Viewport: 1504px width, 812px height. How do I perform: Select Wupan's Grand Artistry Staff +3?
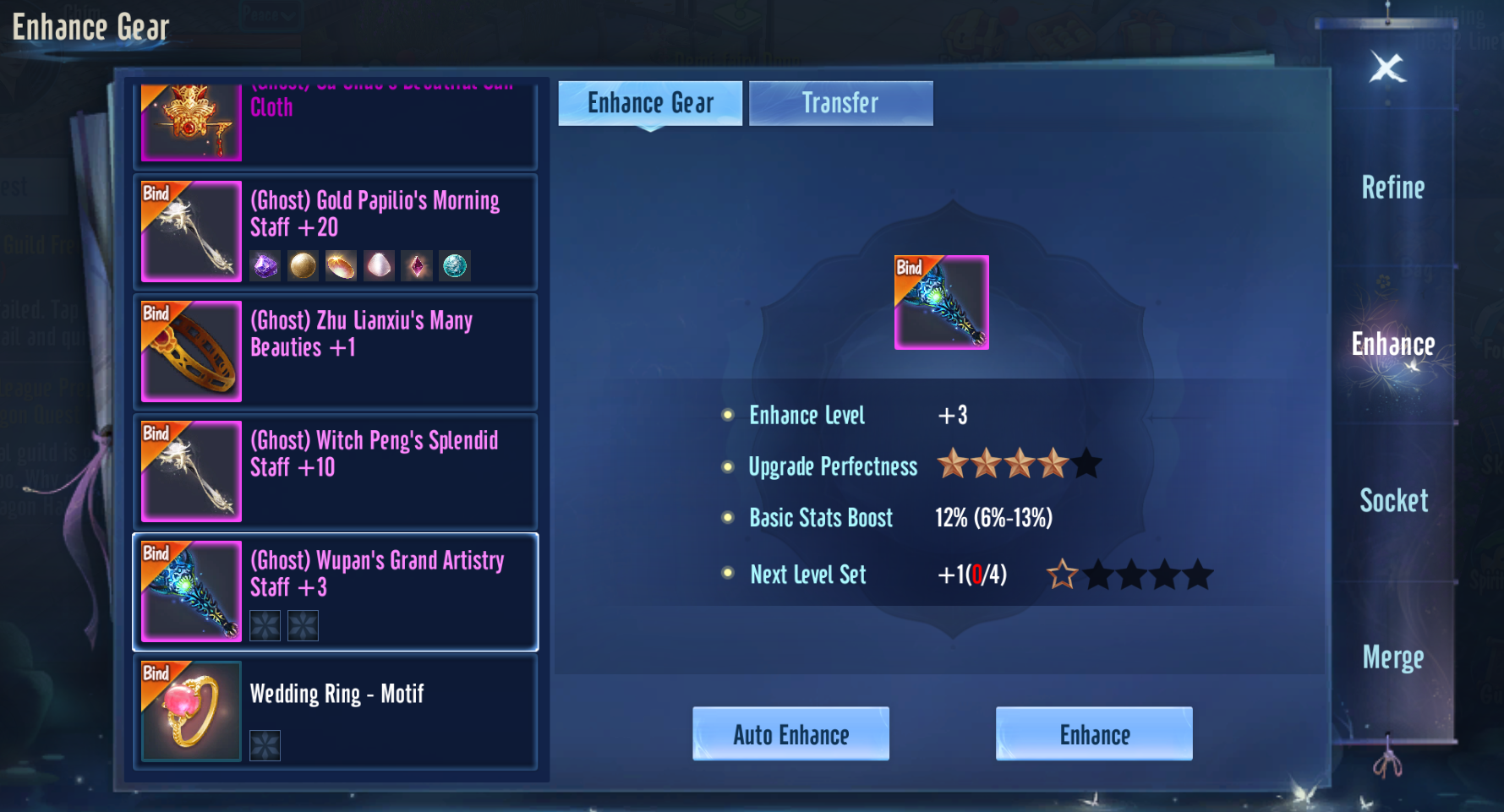click(336, 591)
